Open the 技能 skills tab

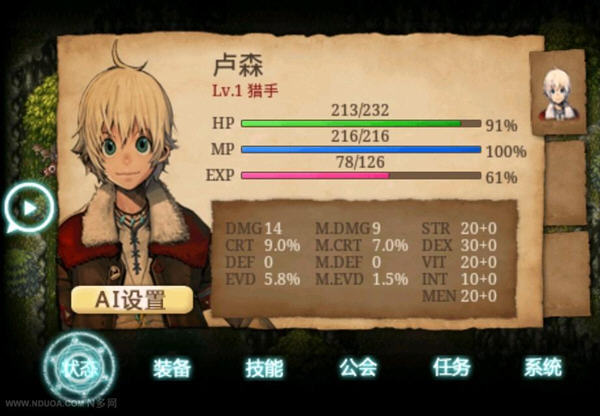click(x=264, y=368)
